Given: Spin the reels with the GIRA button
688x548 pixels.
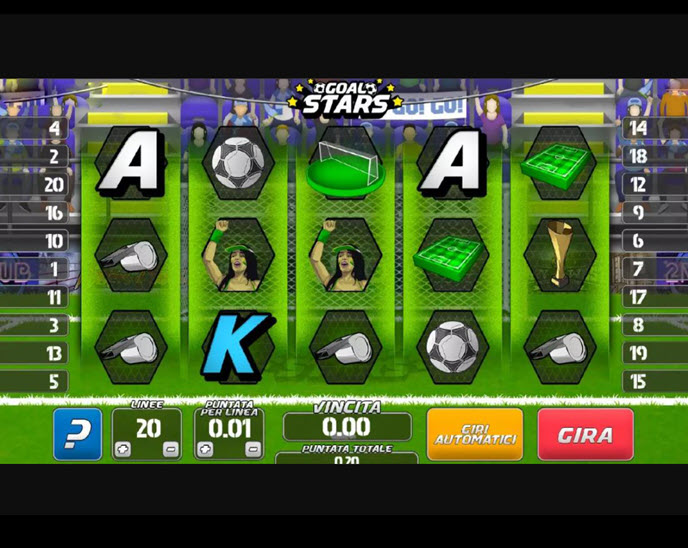Looking at the screenshot, I should 585,435.
